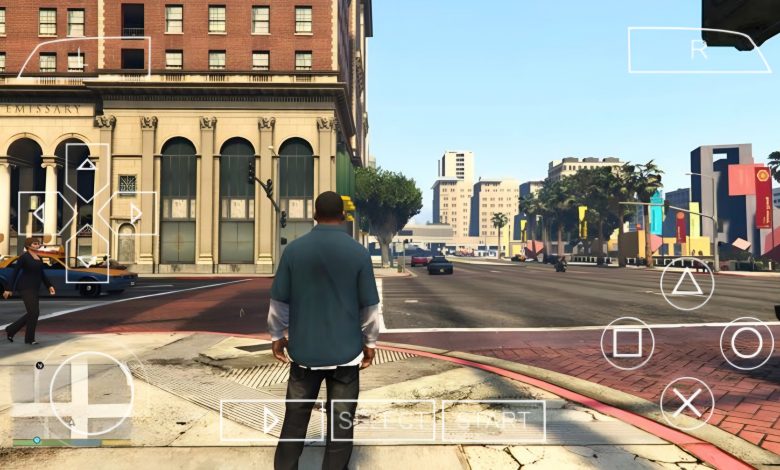This screenshot has width=780, height=470.
Task: Tap the L shoulder button
Action: click(84, 56)
